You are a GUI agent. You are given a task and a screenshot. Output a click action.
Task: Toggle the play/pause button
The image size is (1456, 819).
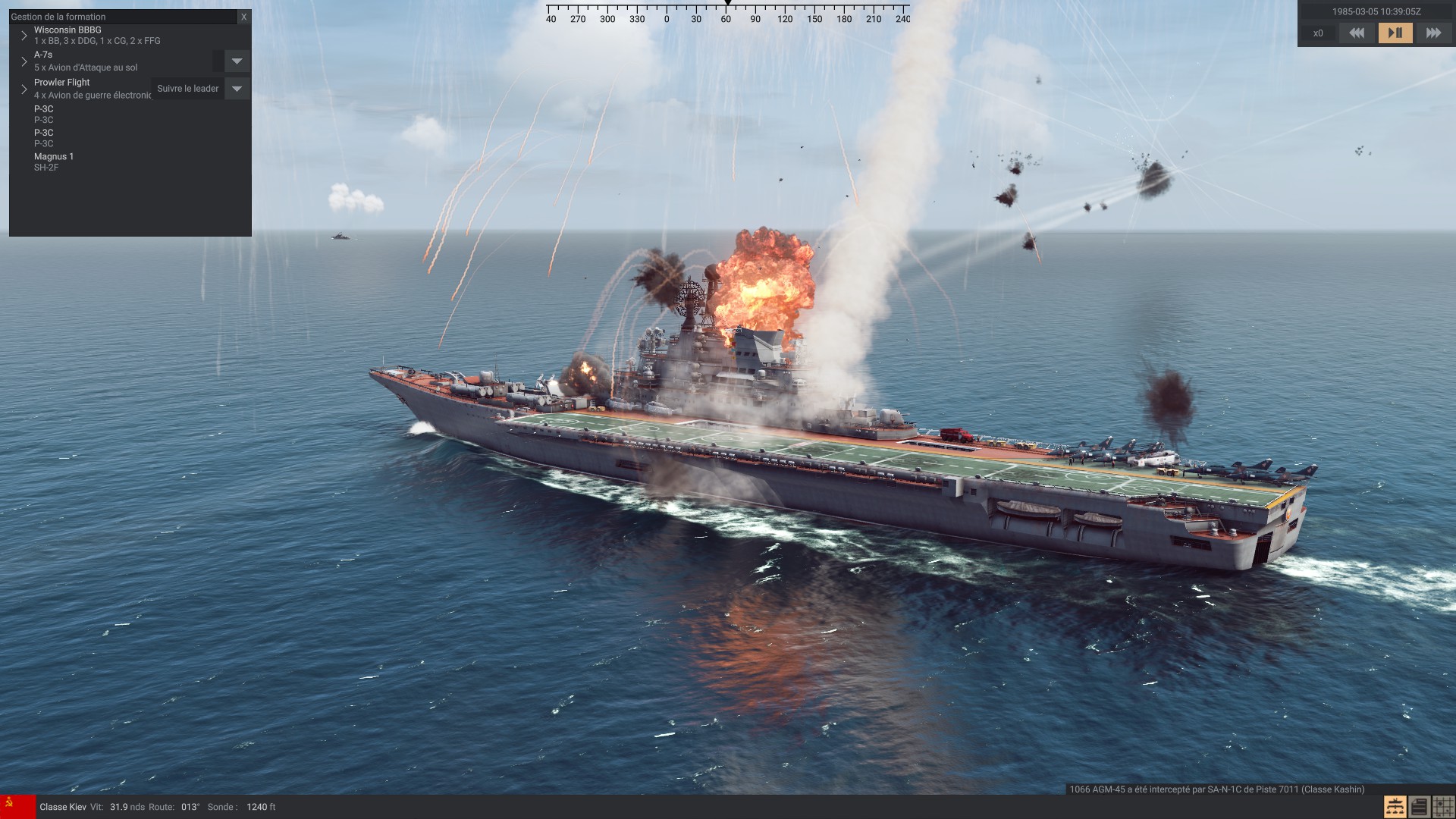point(1395,33)
